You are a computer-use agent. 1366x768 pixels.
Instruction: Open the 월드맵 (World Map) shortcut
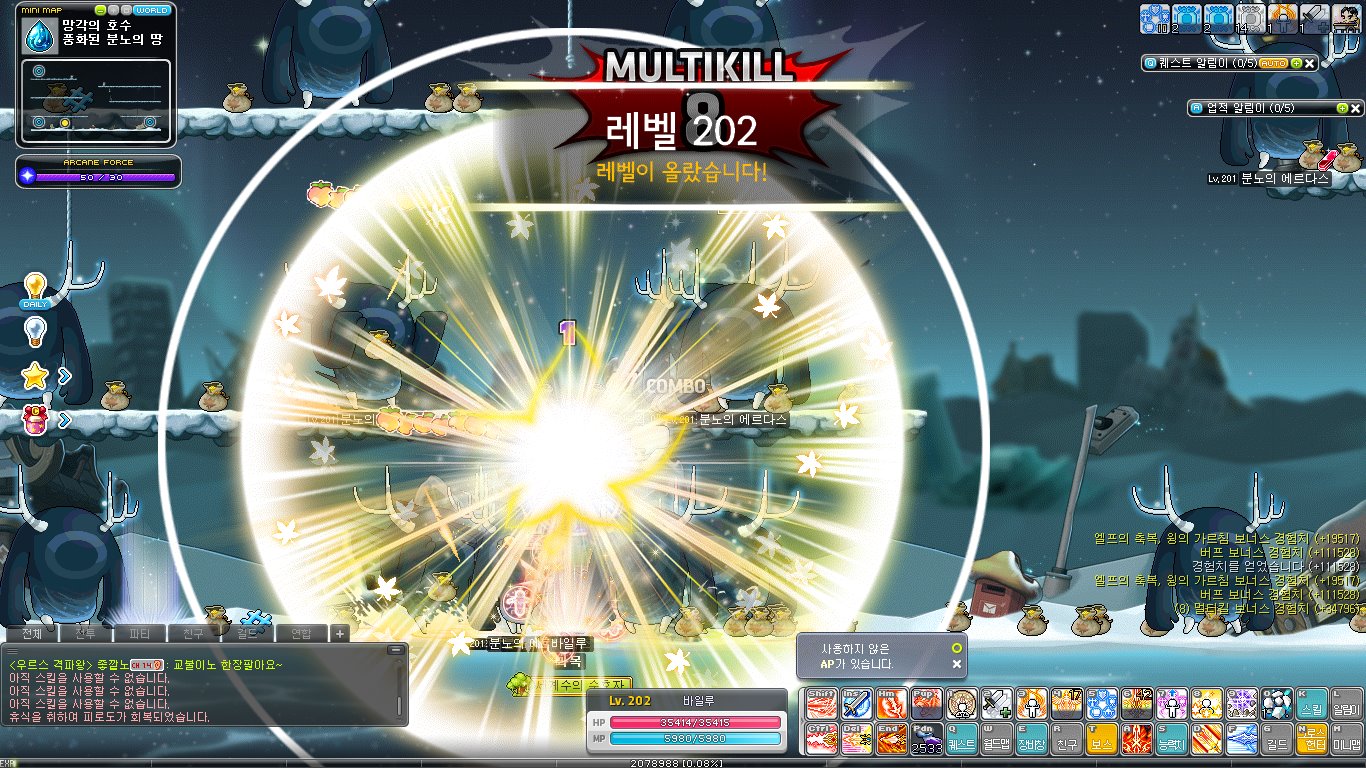click(995, 739)
